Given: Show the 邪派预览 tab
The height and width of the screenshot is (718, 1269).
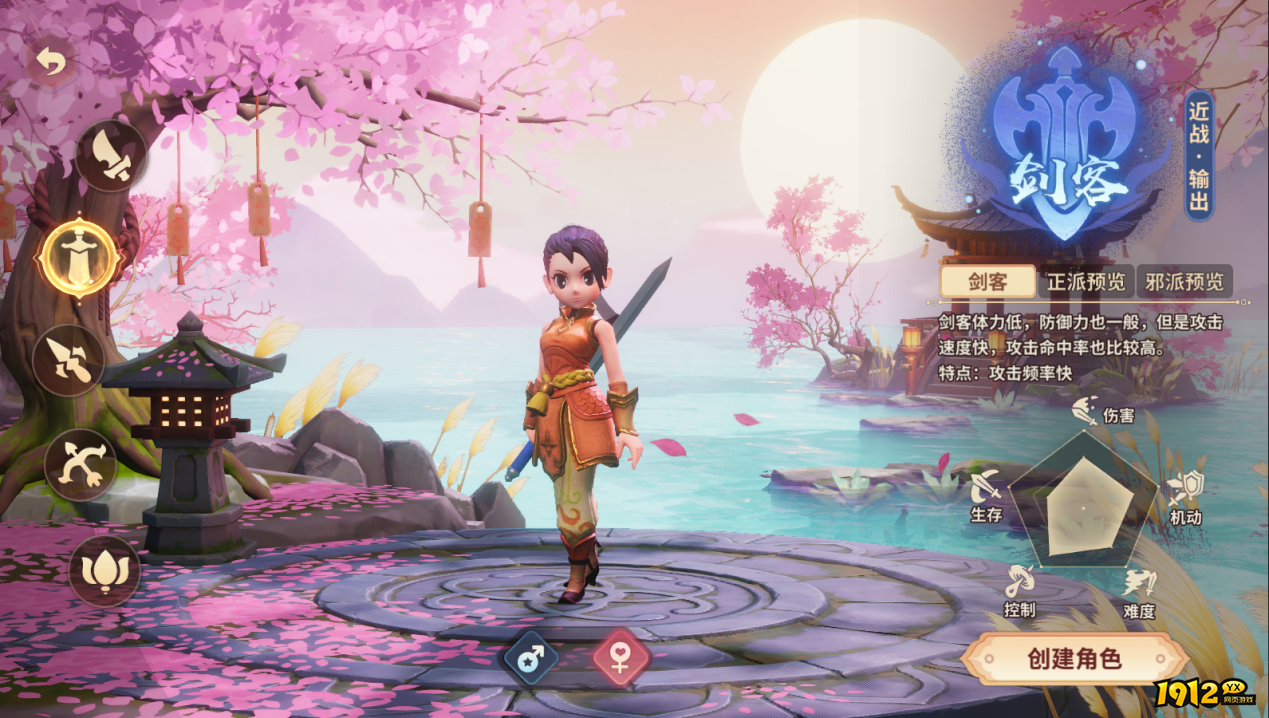Looking at the screenshot, I should point(1184,282).
